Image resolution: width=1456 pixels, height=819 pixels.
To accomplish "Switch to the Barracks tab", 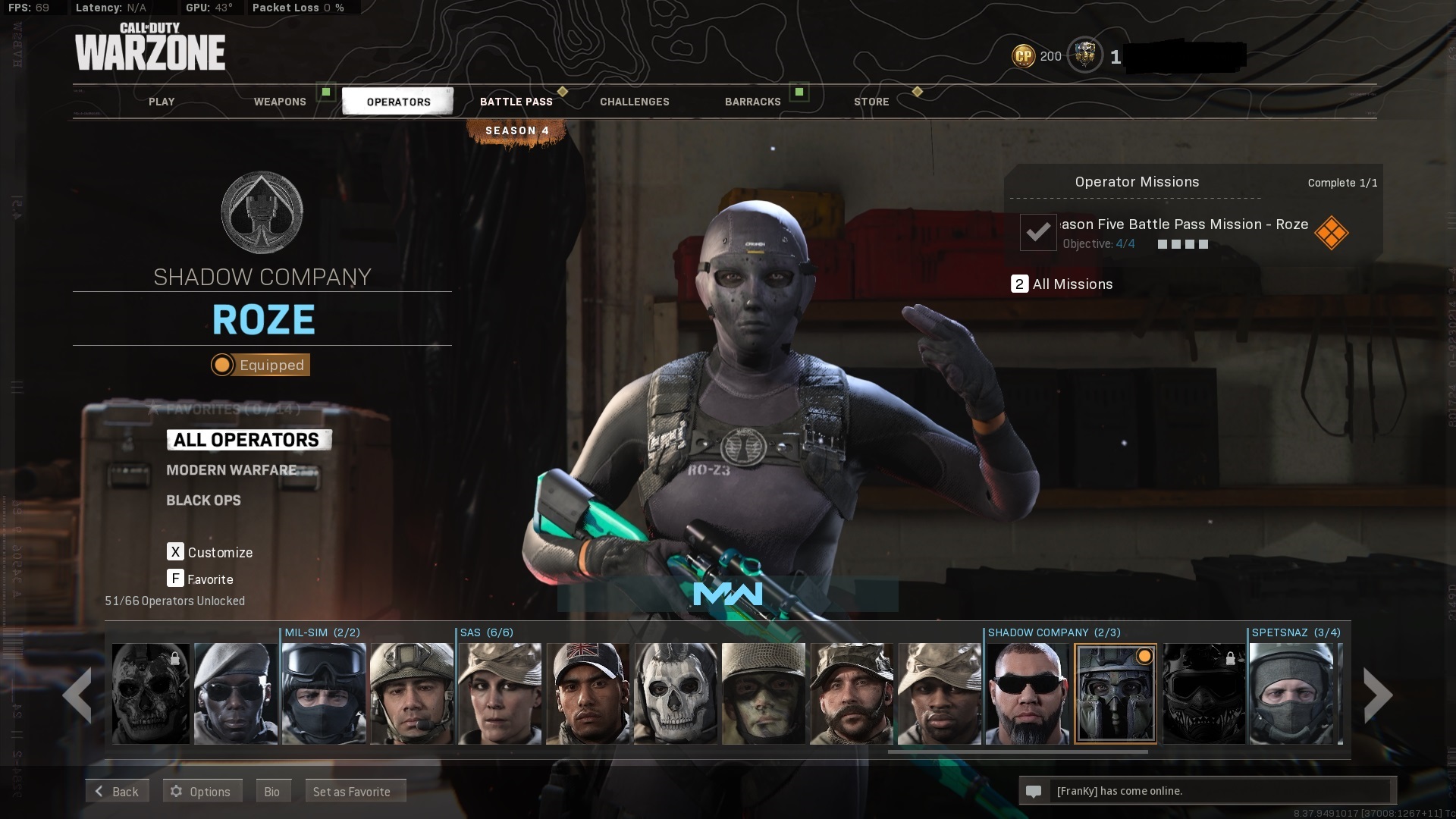I will (x=752, y=102).
